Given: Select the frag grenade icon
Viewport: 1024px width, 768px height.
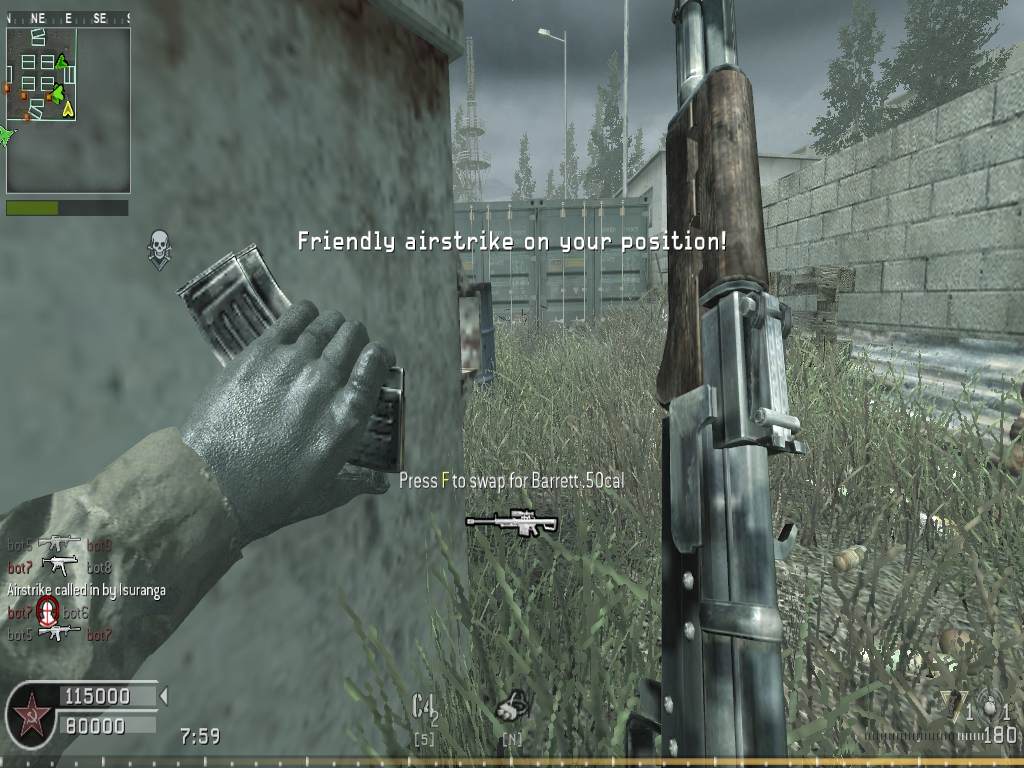Looking at the screenshot, I should point(990,707).
